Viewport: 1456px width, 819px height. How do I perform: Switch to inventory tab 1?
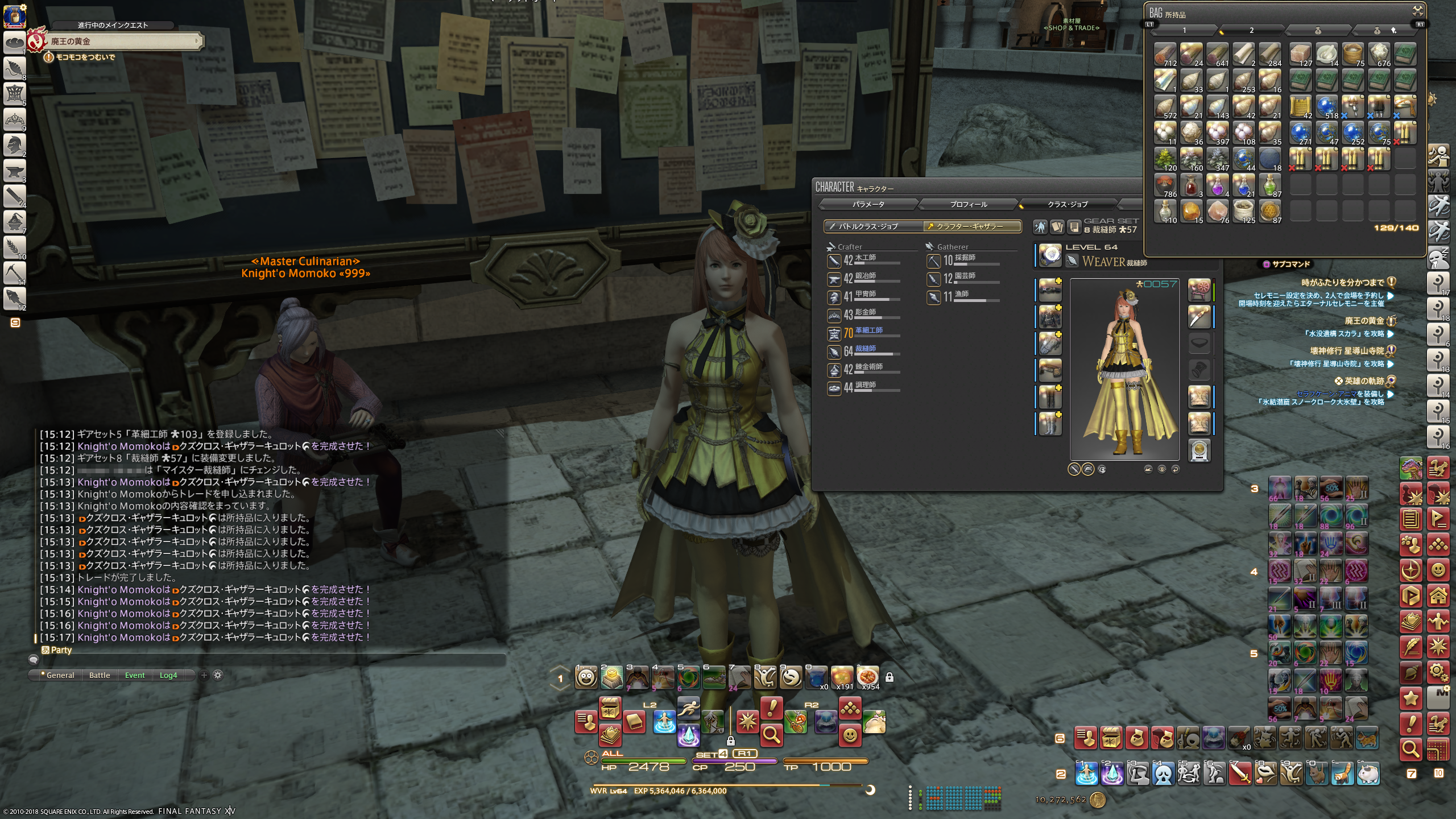[x=1185, y=30]
